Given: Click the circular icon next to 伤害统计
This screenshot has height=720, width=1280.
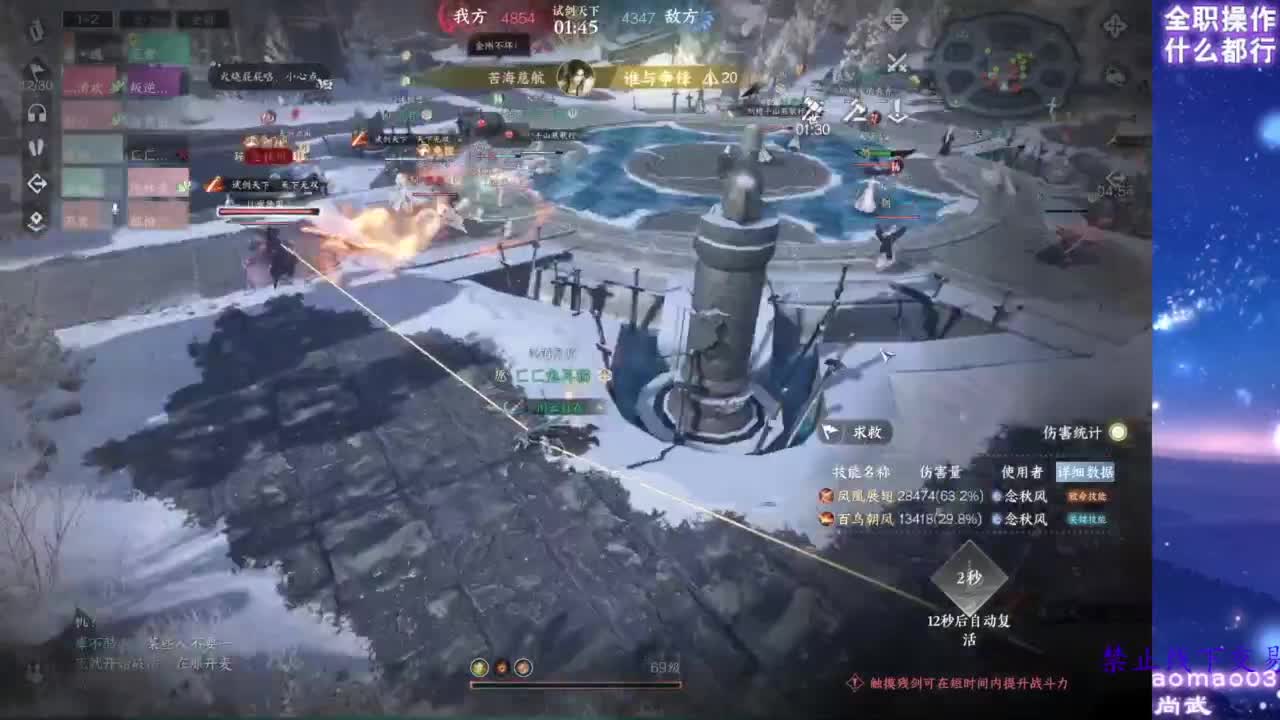Looking at the screenshot, I should pyautogui.click(x=1118, y=433).
